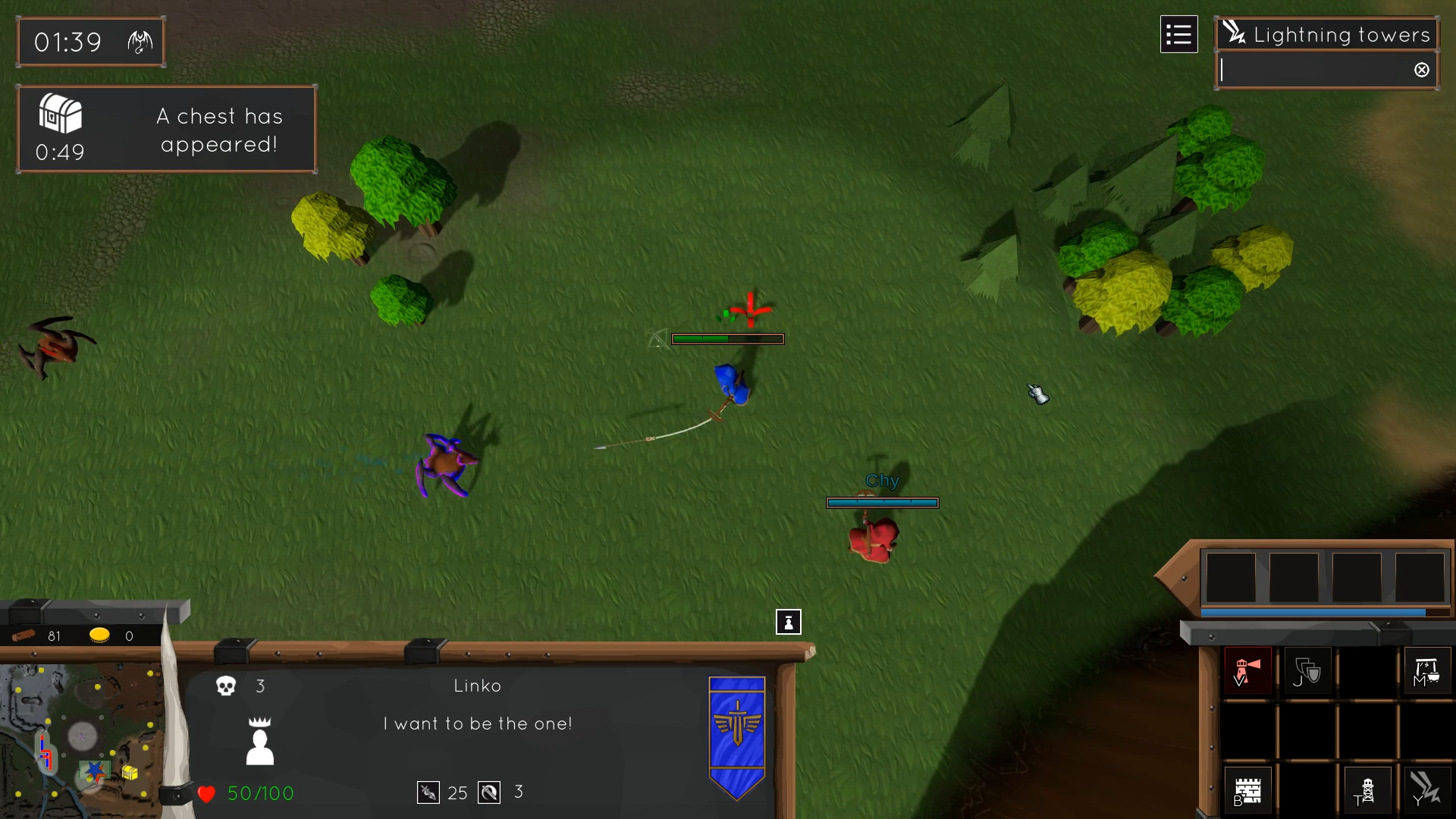Select the castle wall icon labeled B
The width and height of the screenshot is (1456, 819).
tap(1247, 790)
